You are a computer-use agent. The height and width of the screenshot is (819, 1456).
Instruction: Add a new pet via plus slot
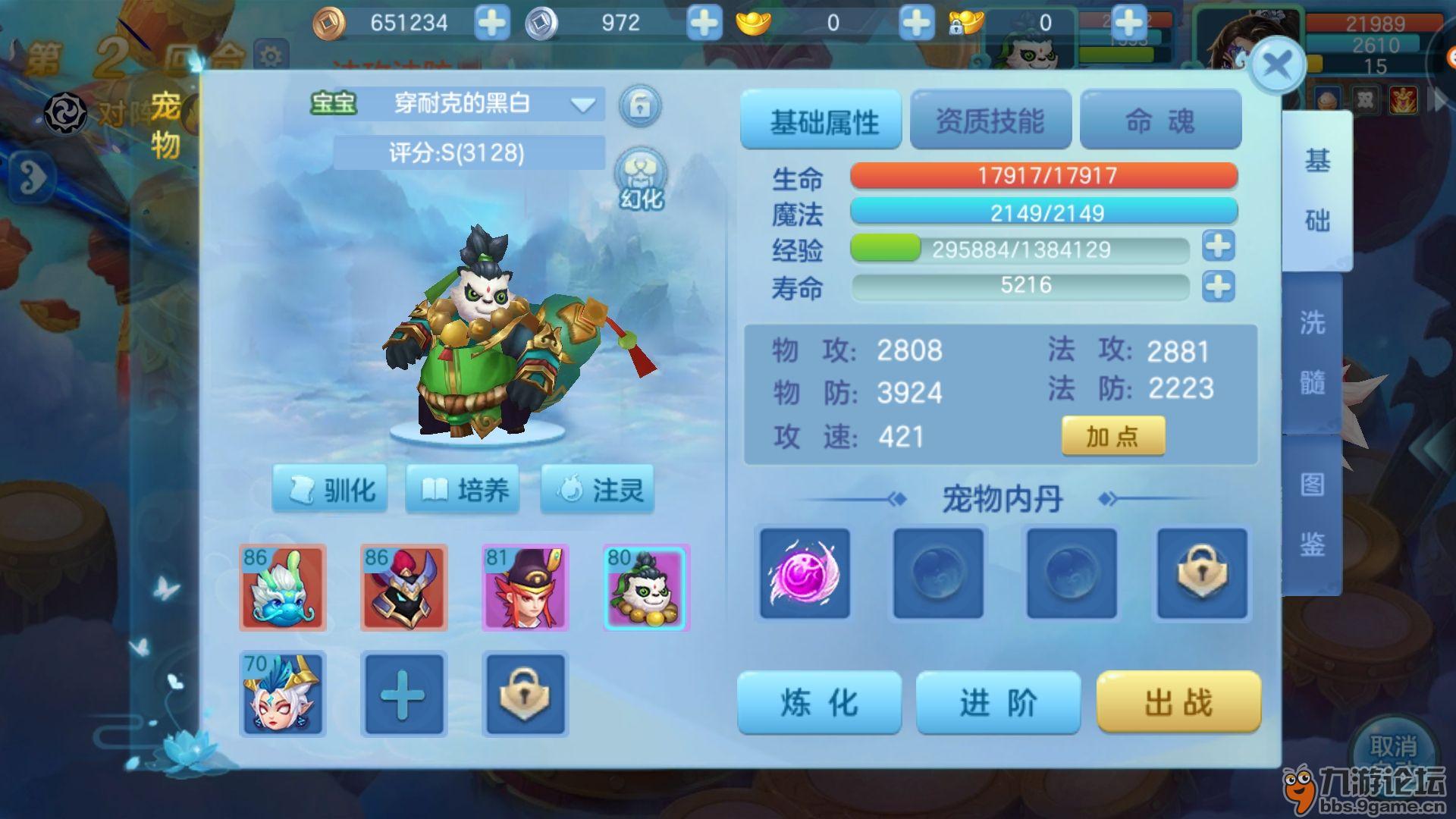(403, 694)
